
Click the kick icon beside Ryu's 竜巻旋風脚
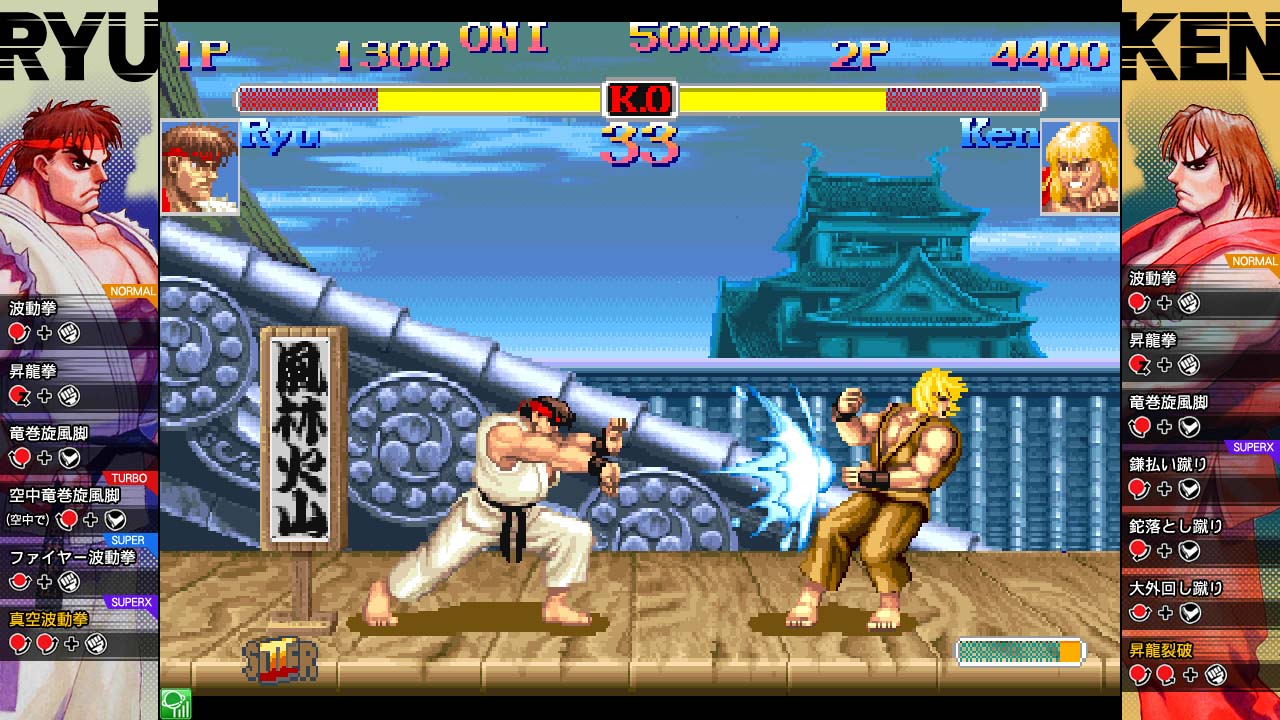coord(68,457)
